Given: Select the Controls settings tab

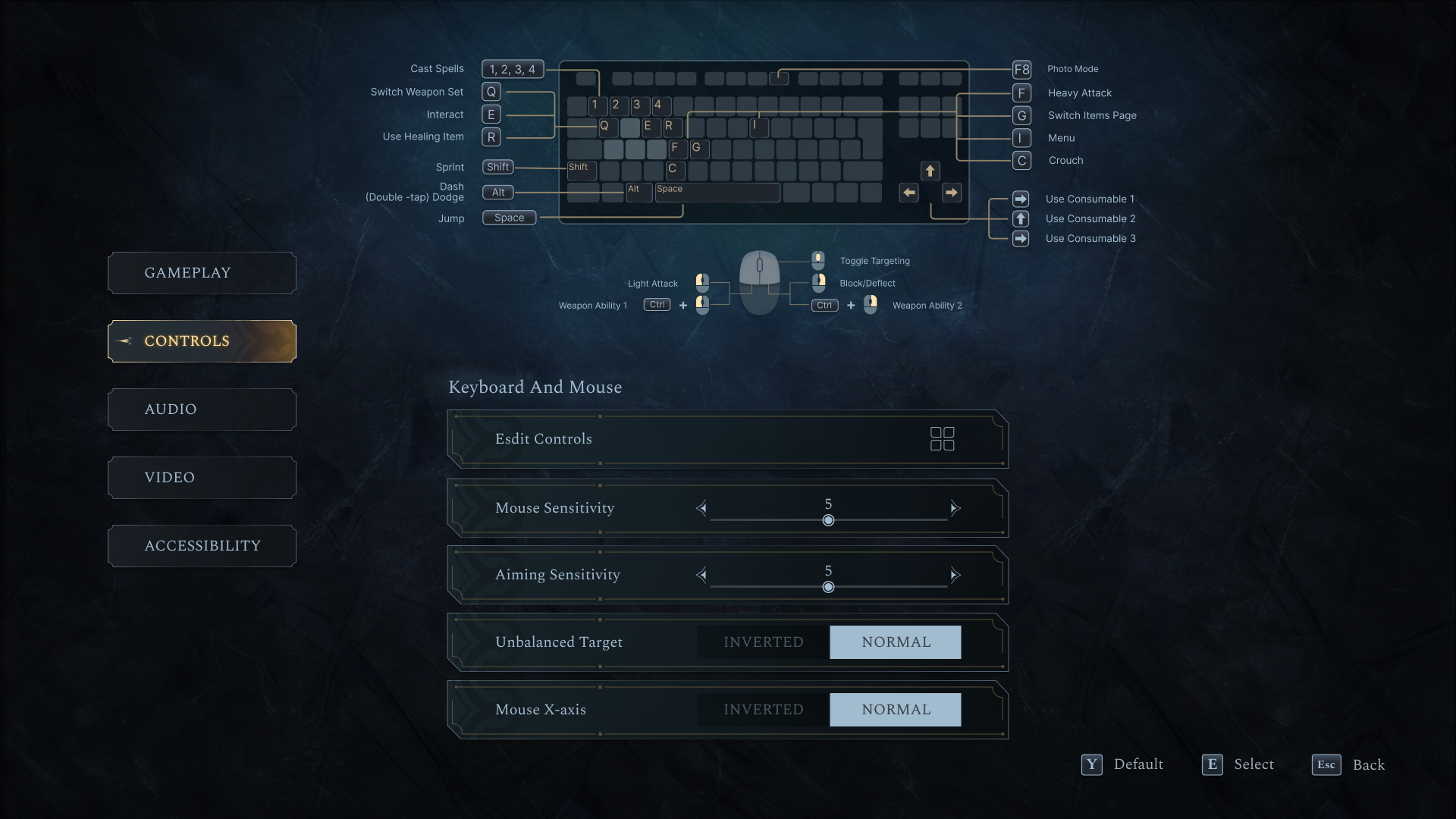Looking at the screenshot, I should tap(202, 341).
